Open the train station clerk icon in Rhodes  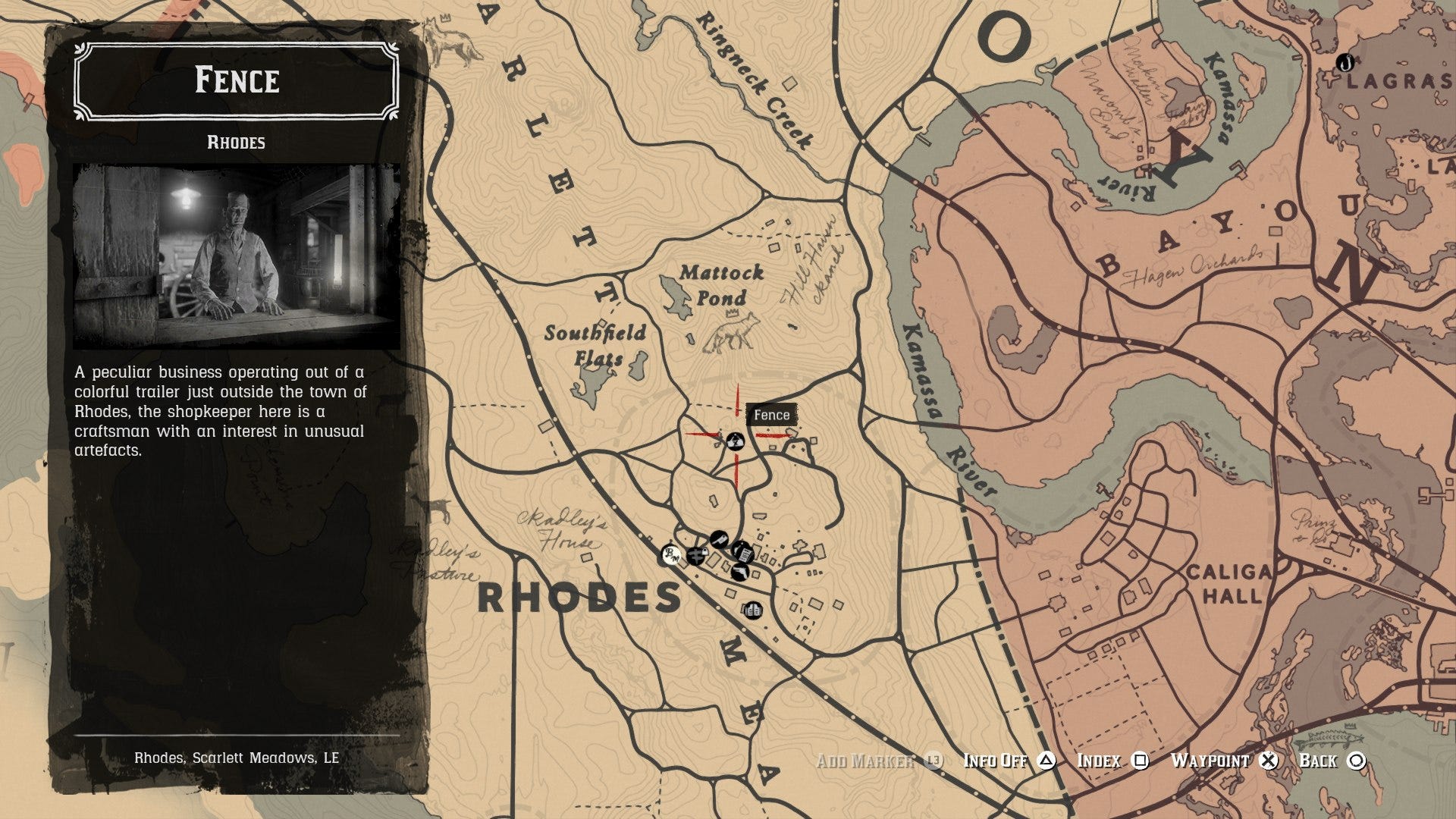744,553
